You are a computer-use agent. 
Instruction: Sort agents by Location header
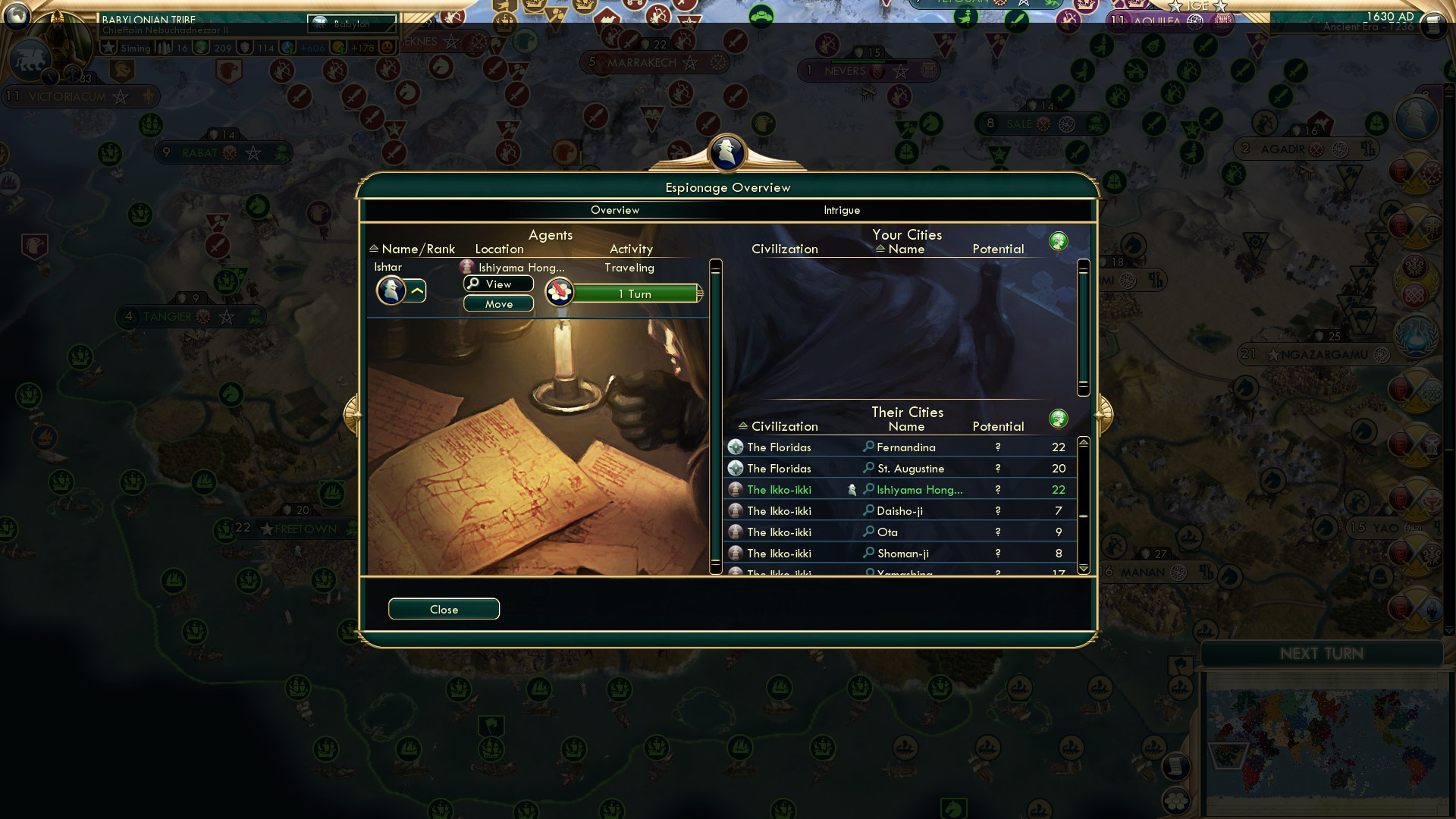click(x=499, y=249)
